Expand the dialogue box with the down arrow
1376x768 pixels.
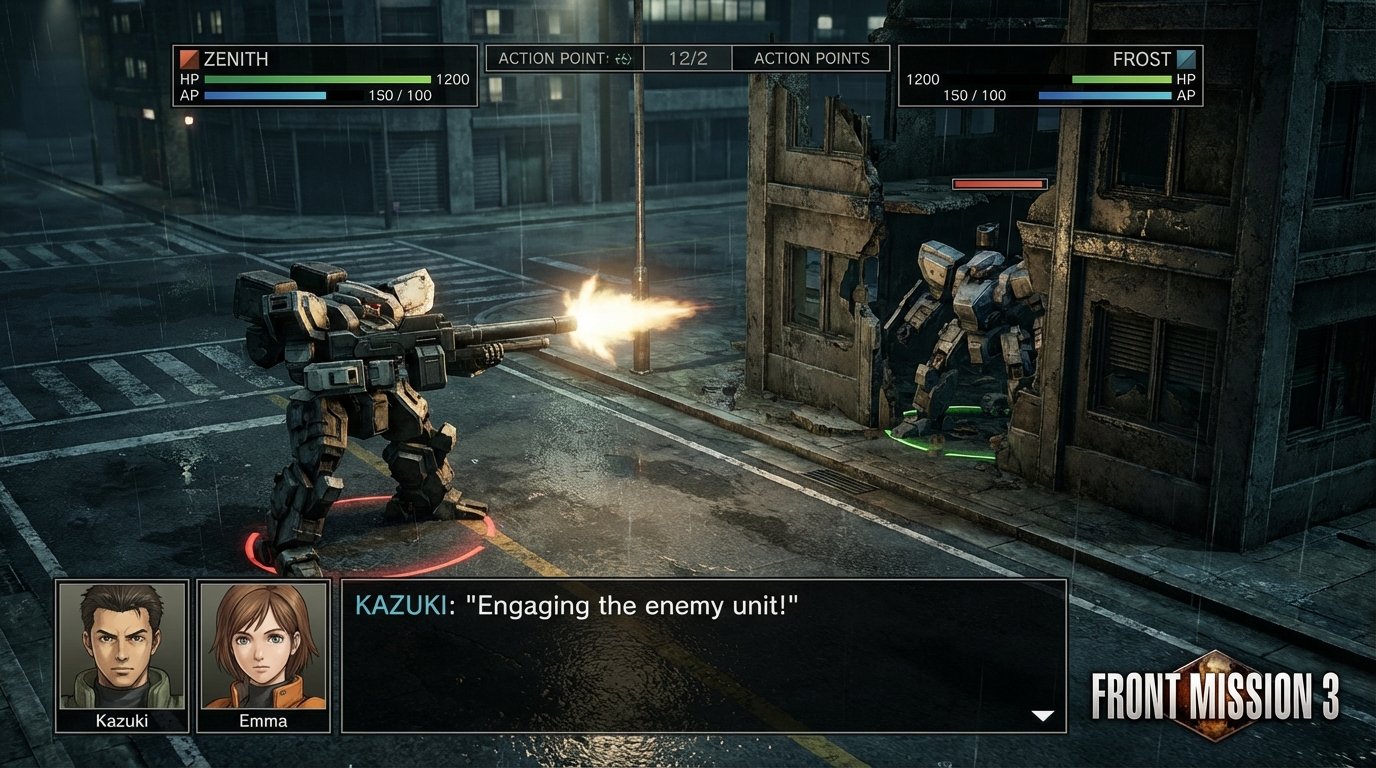coord(1044,714)
